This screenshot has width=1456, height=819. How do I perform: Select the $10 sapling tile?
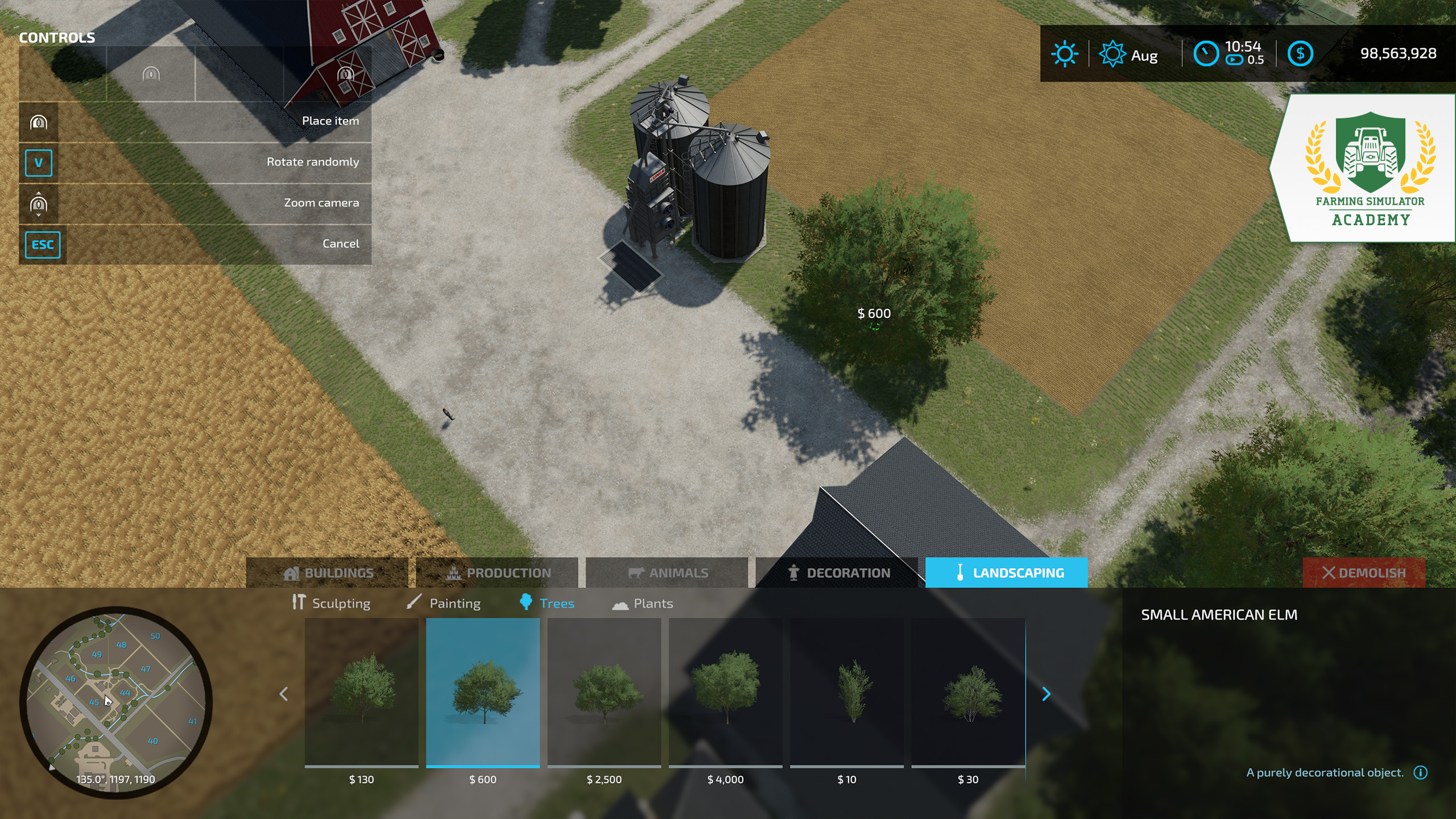pos(847,693)
